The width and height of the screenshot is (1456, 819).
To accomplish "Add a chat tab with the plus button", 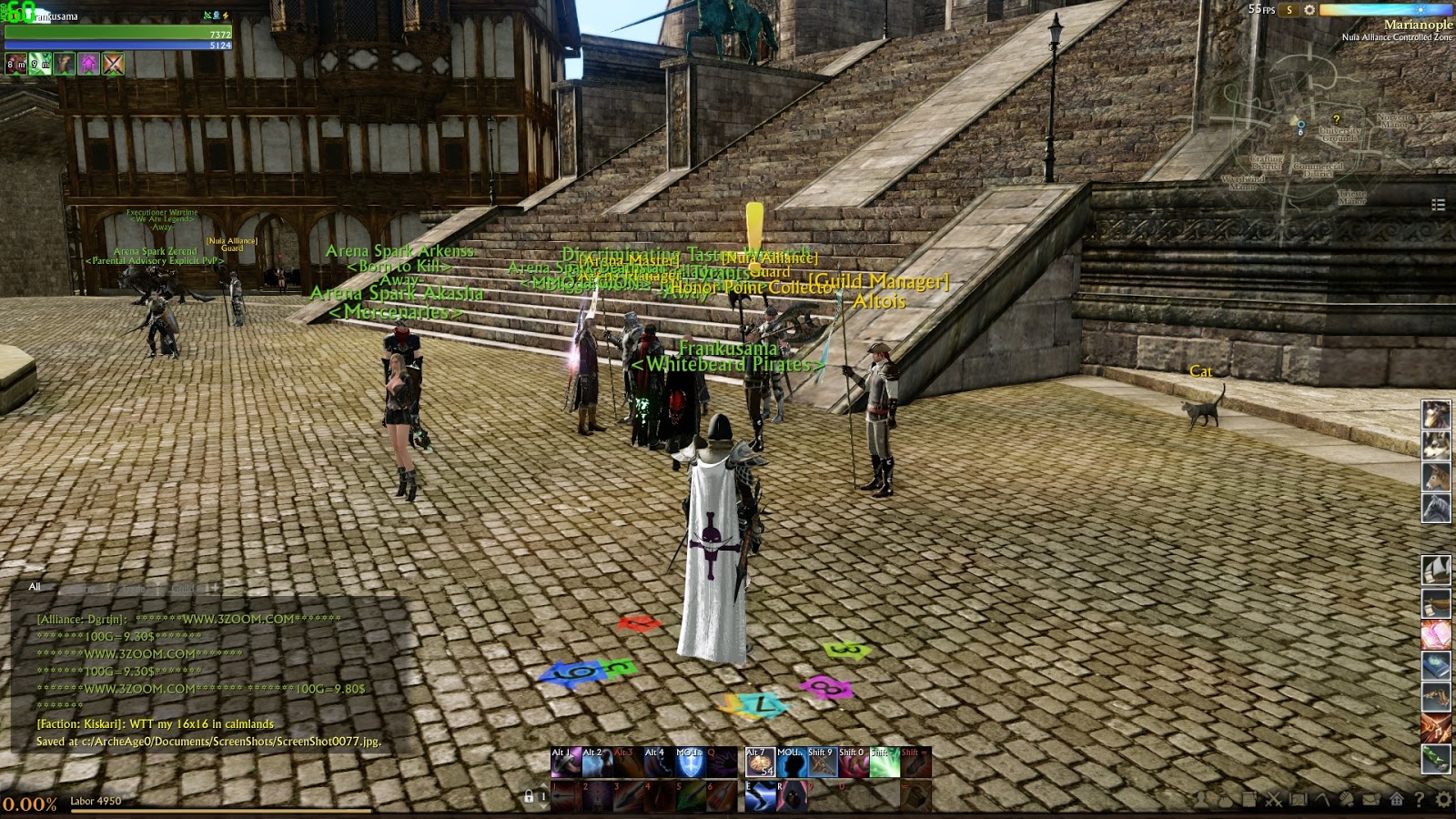I will (x=215, y=588).
